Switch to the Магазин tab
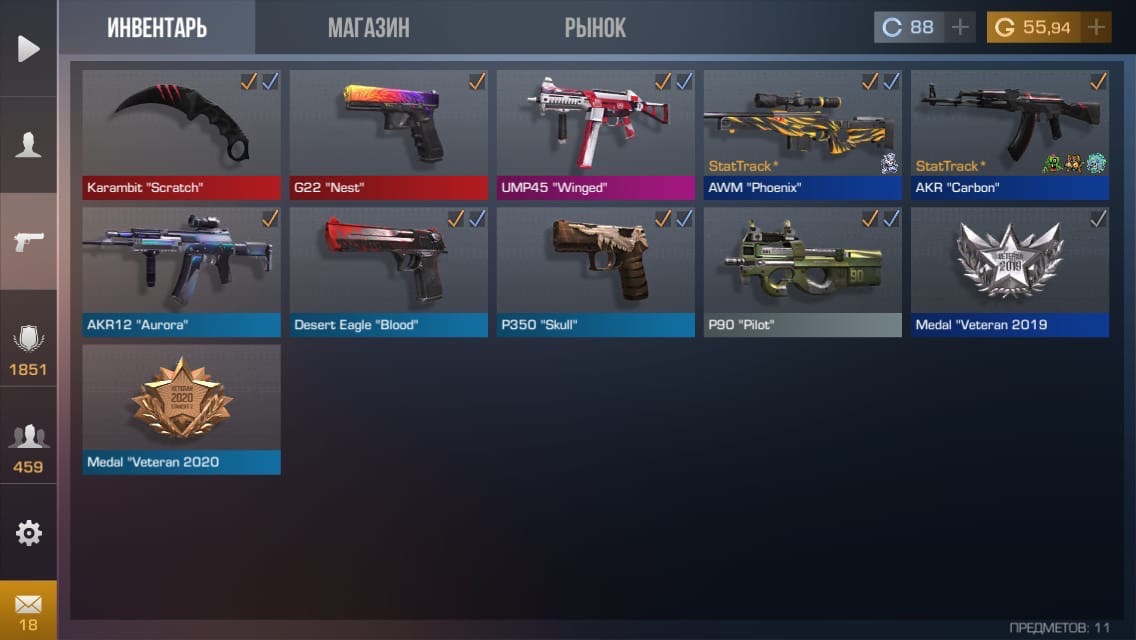 pyautogui.click(x=368, y=27)
